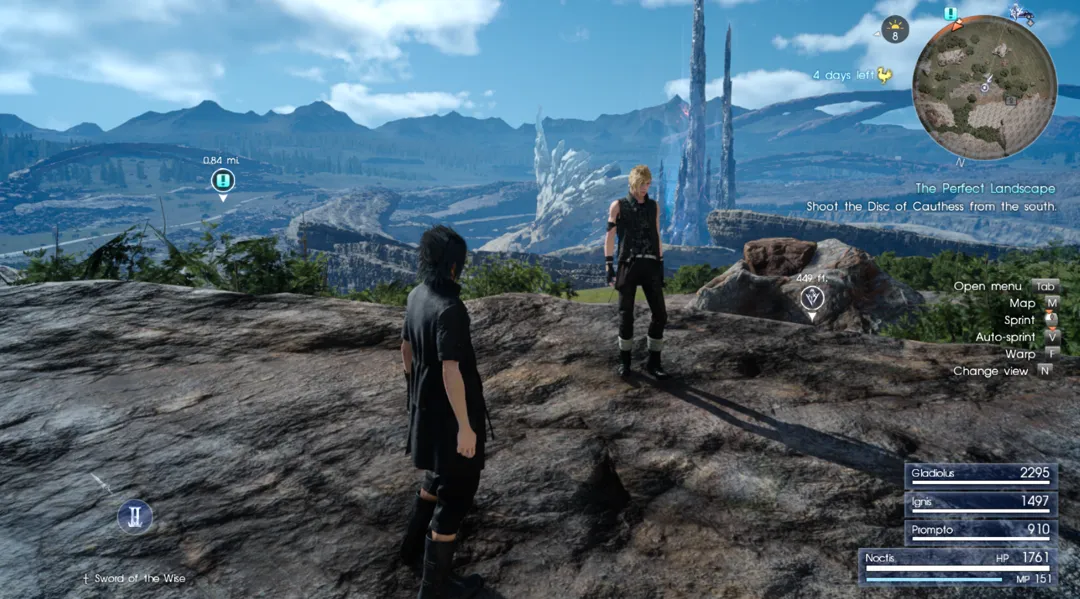Choose the Sword of the Wise weapon icon
Screen dimensions: 1080x599
coord(134,516)
